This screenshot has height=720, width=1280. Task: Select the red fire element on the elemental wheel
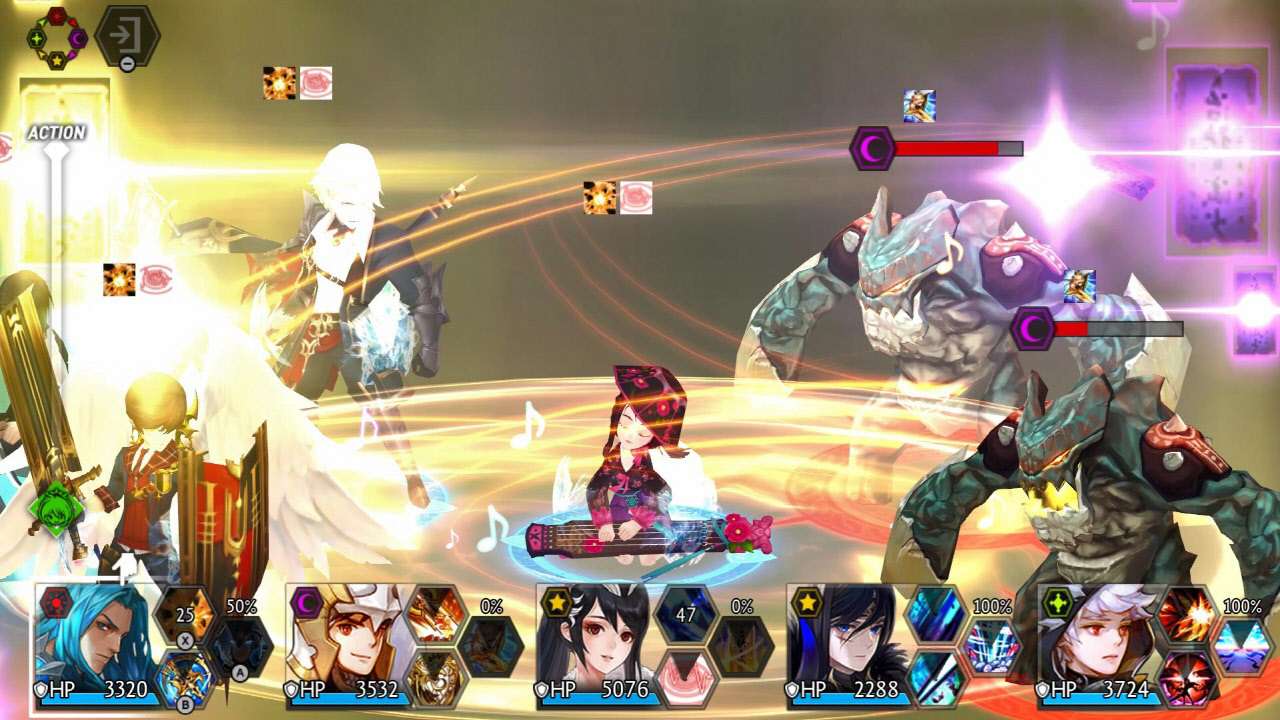(57, 15)
